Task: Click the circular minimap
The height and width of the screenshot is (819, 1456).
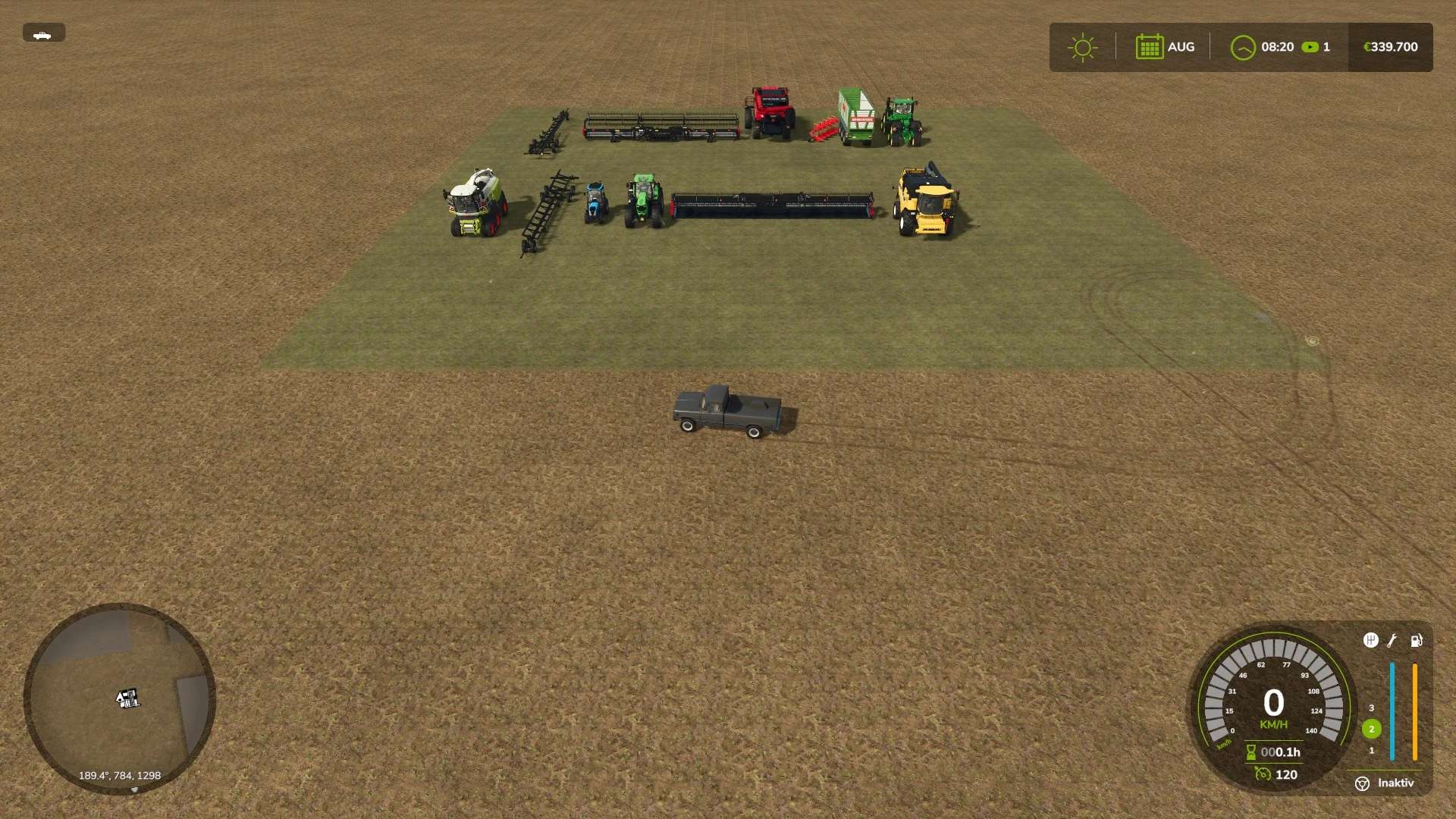Action: click(x=120, y=698)
